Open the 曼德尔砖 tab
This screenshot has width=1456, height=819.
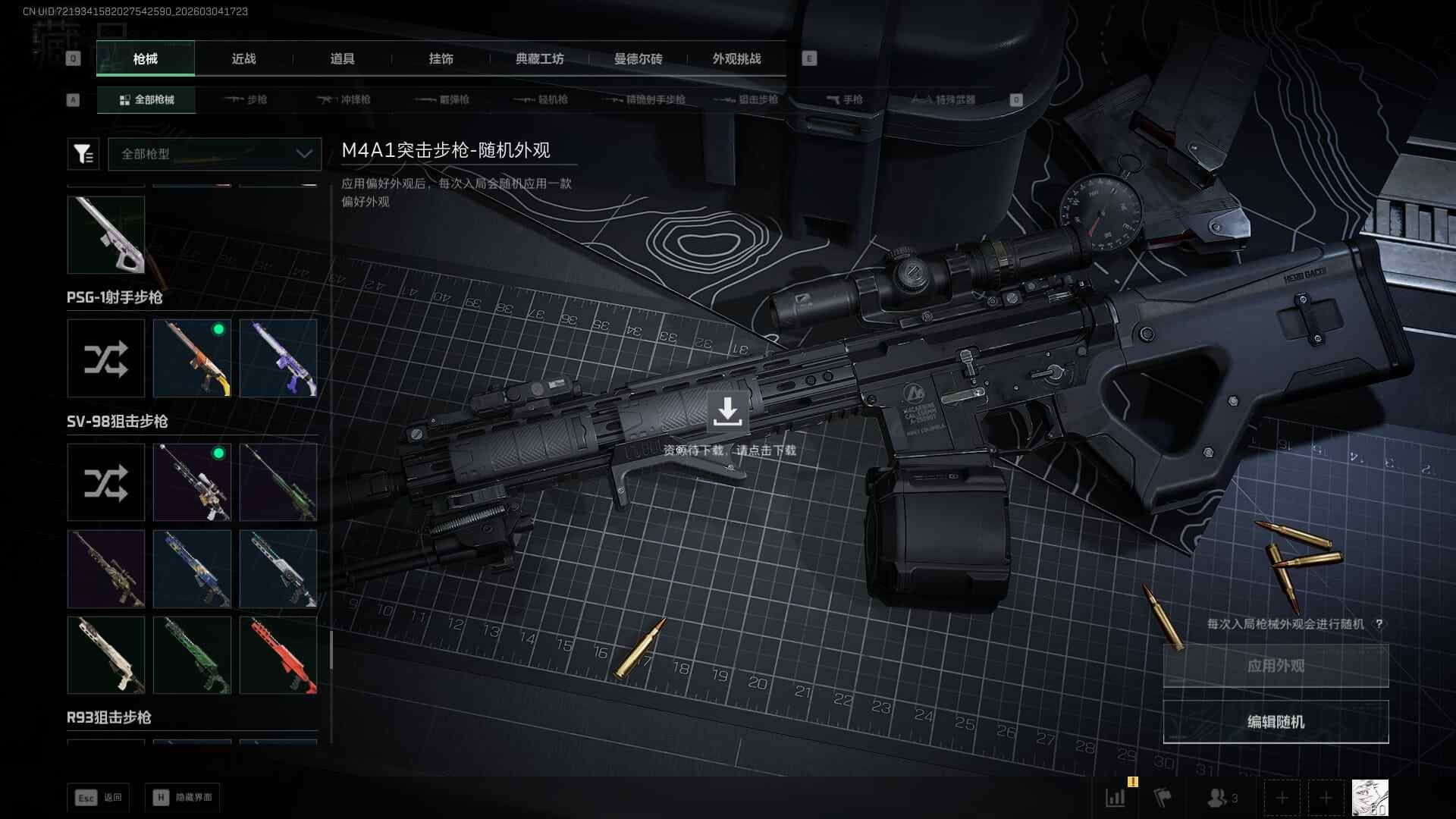638,59
